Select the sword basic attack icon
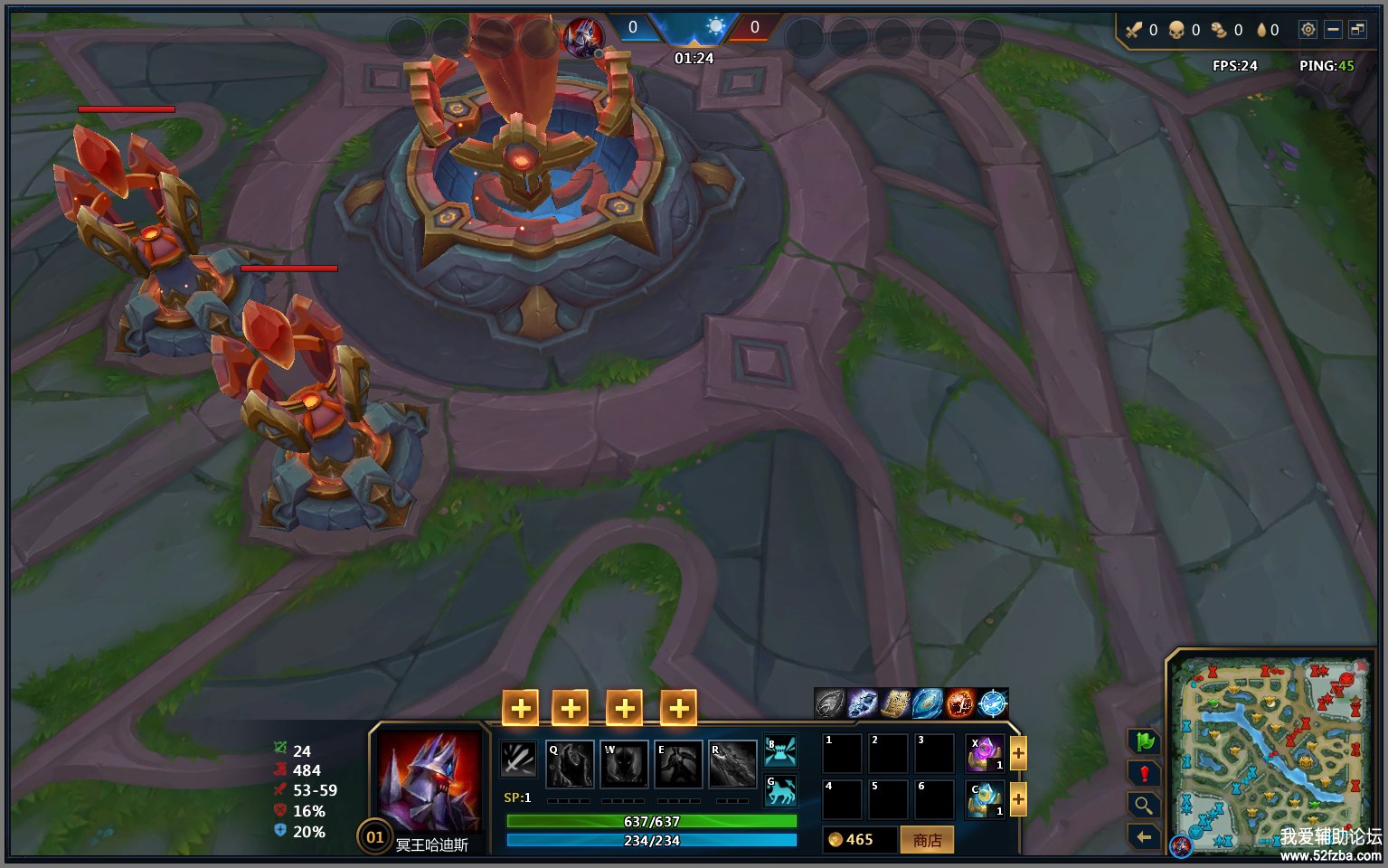This screenshot has height=868, width=1388. pyautogui.click(x=519, y=759)
